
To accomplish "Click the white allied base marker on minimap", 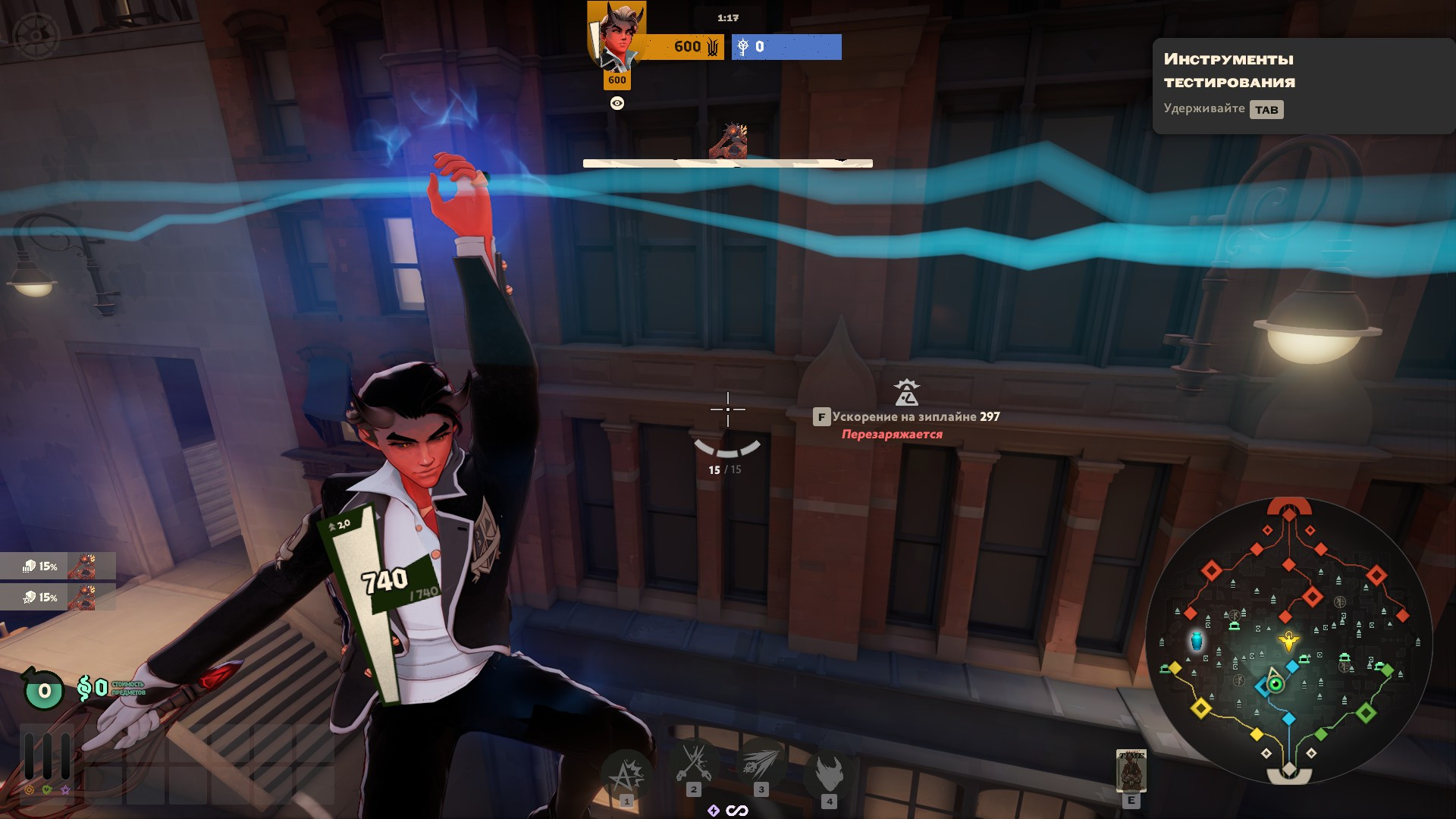I will coord(1288,773).
